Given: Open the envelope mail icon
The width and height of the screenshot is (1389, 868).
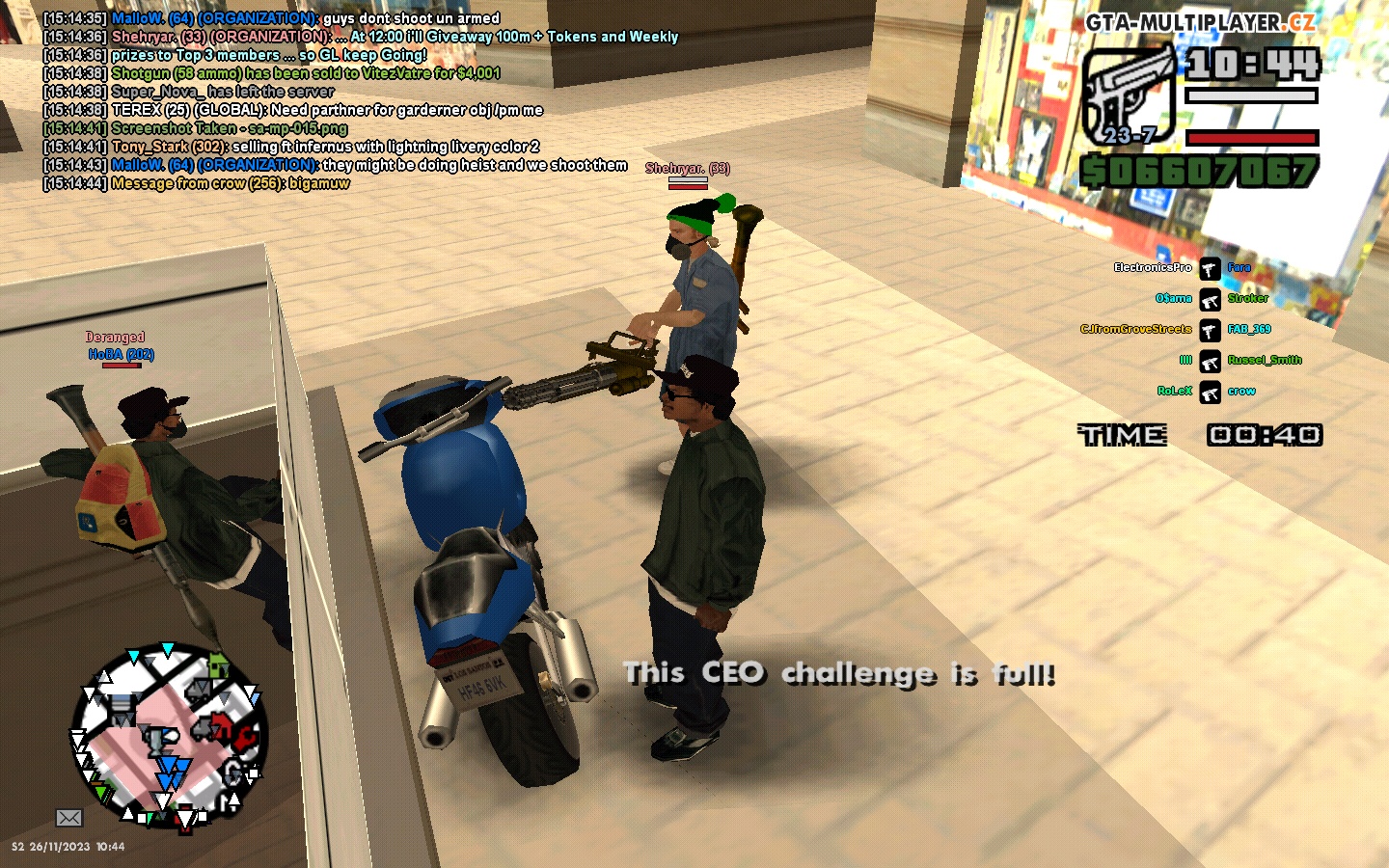Looking at the screenshot, I should [x=68, y=818].
